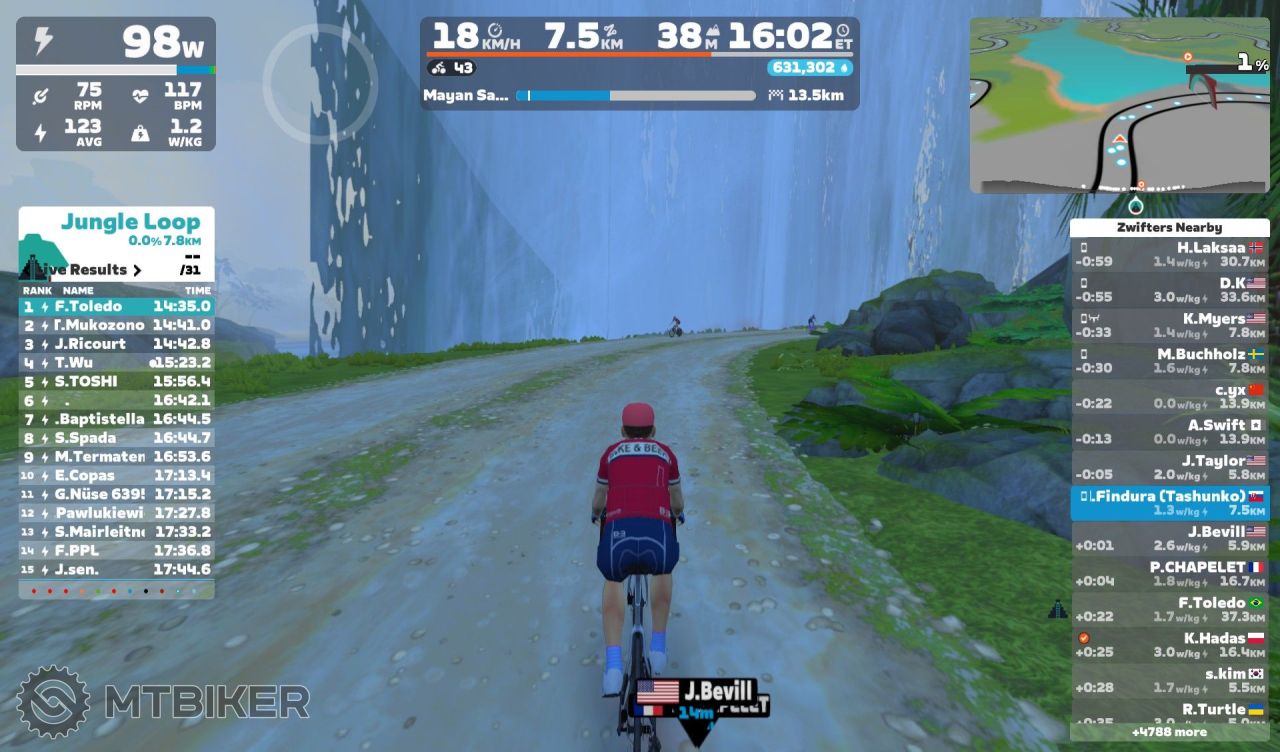Viewport: 1280px width, 752px height.
Task: Select H.Laksaa in Zwifters Nearby
Action: pos(1169,254)
